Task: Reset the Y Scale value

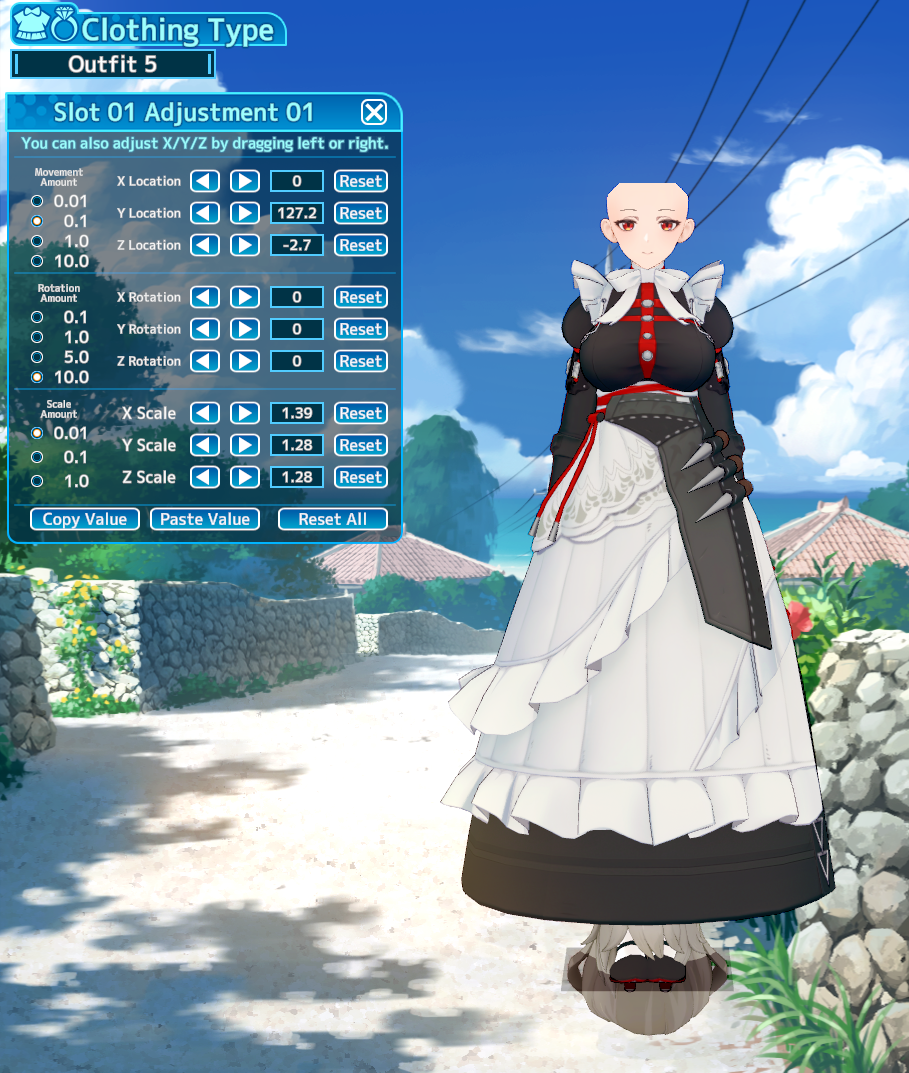Action: [x=360, y=445]
